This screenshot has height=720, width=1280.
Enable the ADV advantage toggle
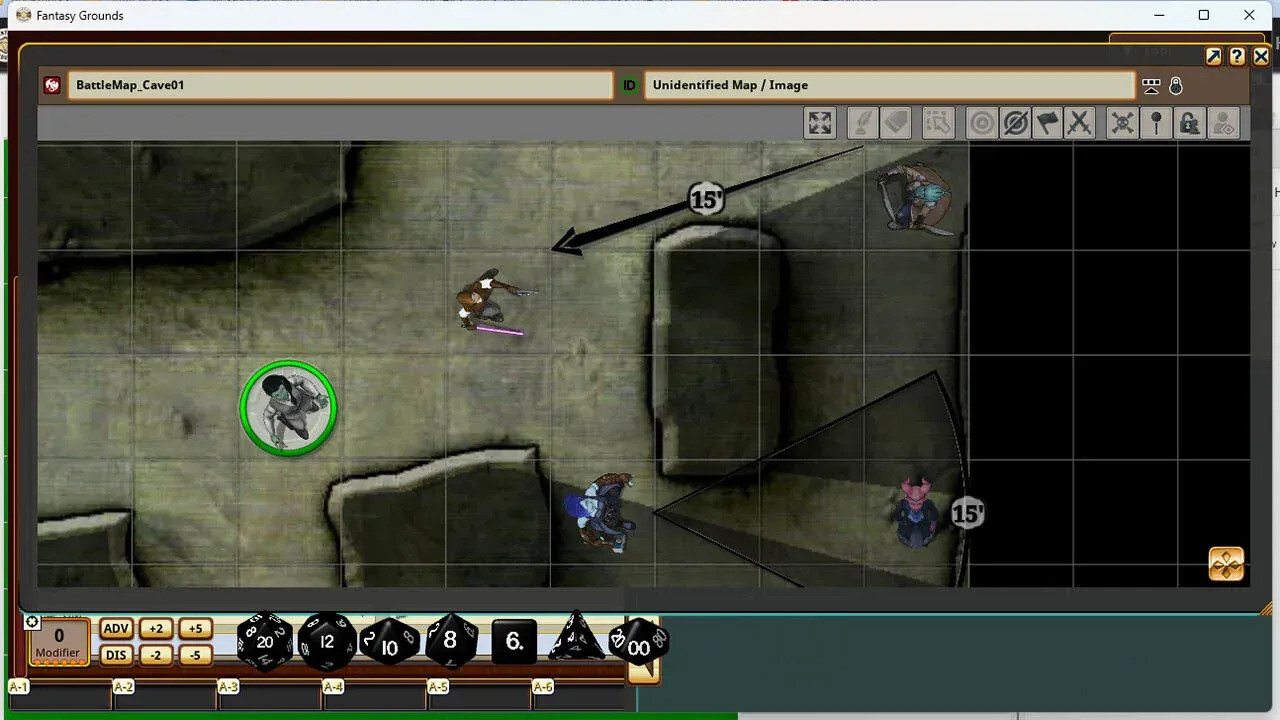115,628
